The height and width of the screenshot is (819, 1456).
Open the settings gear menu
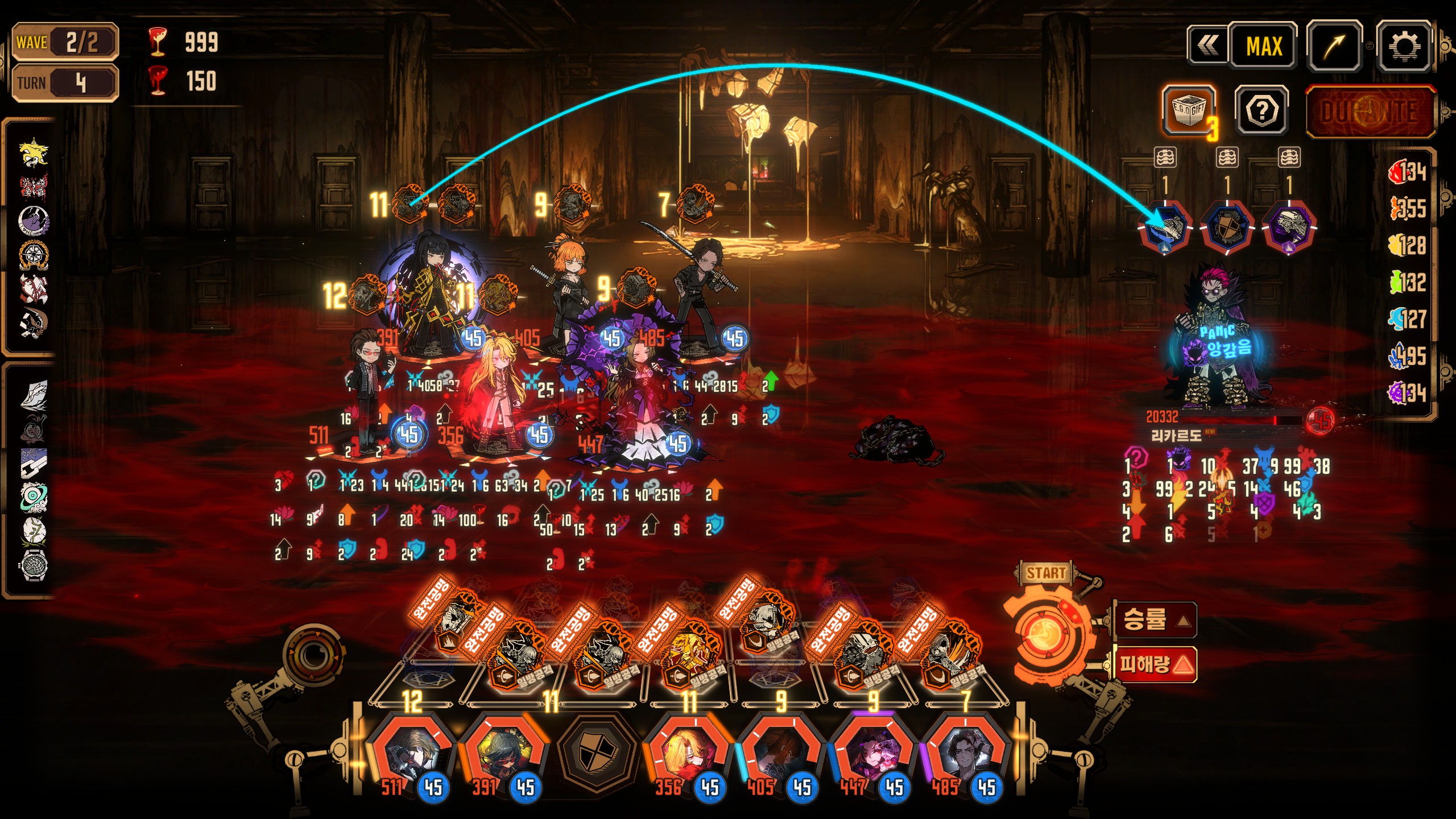[x=1403, y=46]
